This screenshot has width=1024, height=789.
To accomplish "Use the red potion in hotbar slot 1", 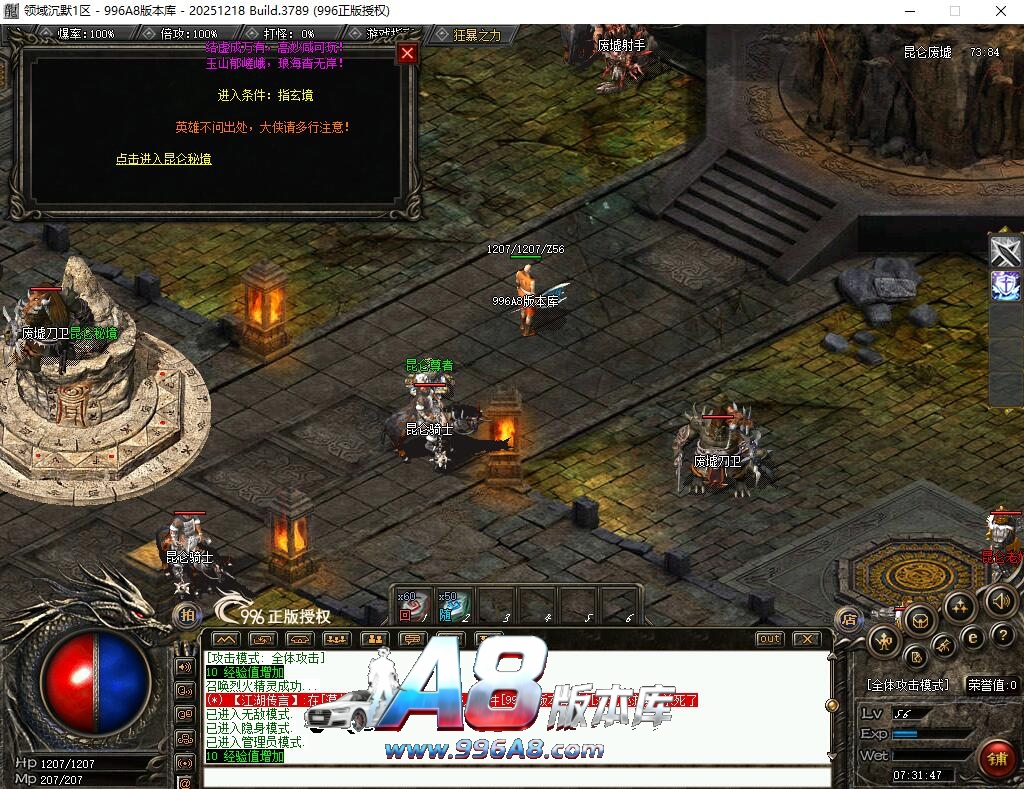I will [x=412, y=605].
